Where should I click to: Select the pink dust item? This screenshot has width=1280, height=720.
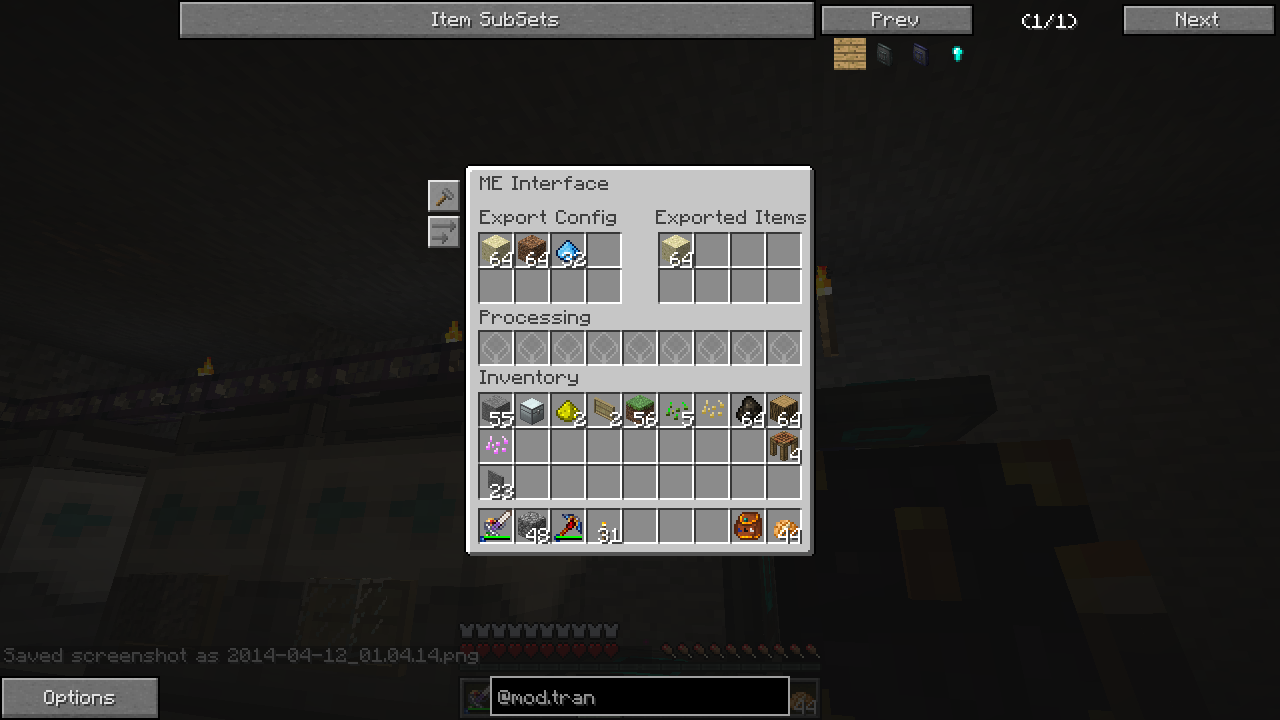(496, 446)
